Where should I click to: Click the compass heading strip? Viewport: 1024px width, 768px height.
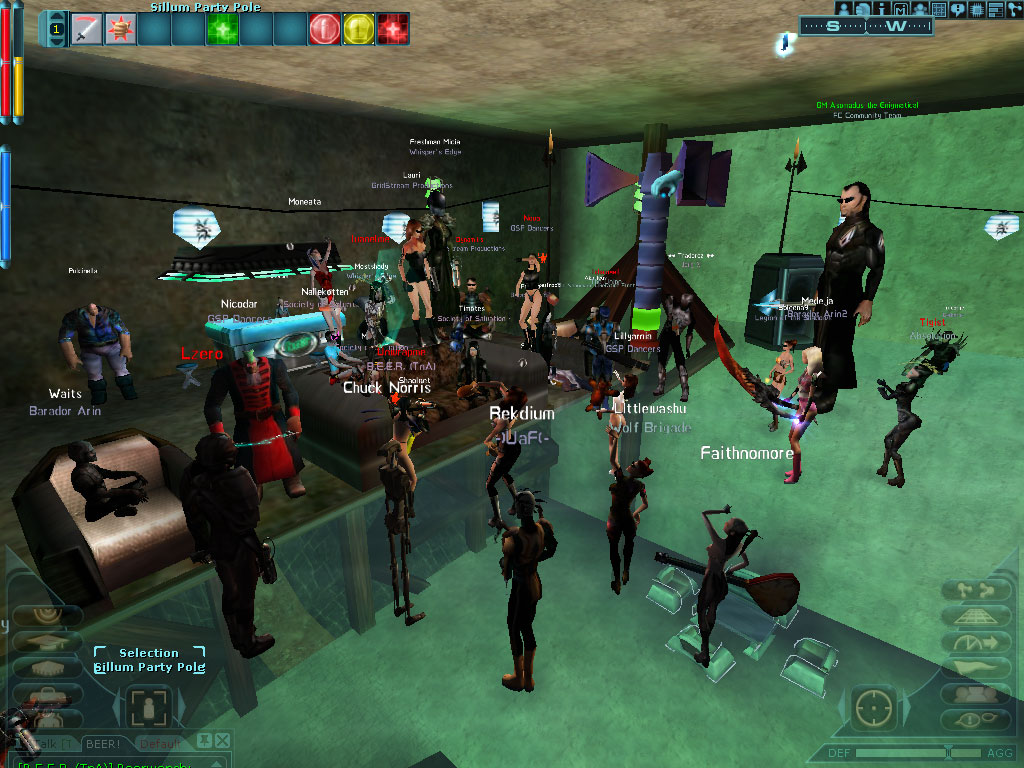pyautogui.click(x=866, y=27)
